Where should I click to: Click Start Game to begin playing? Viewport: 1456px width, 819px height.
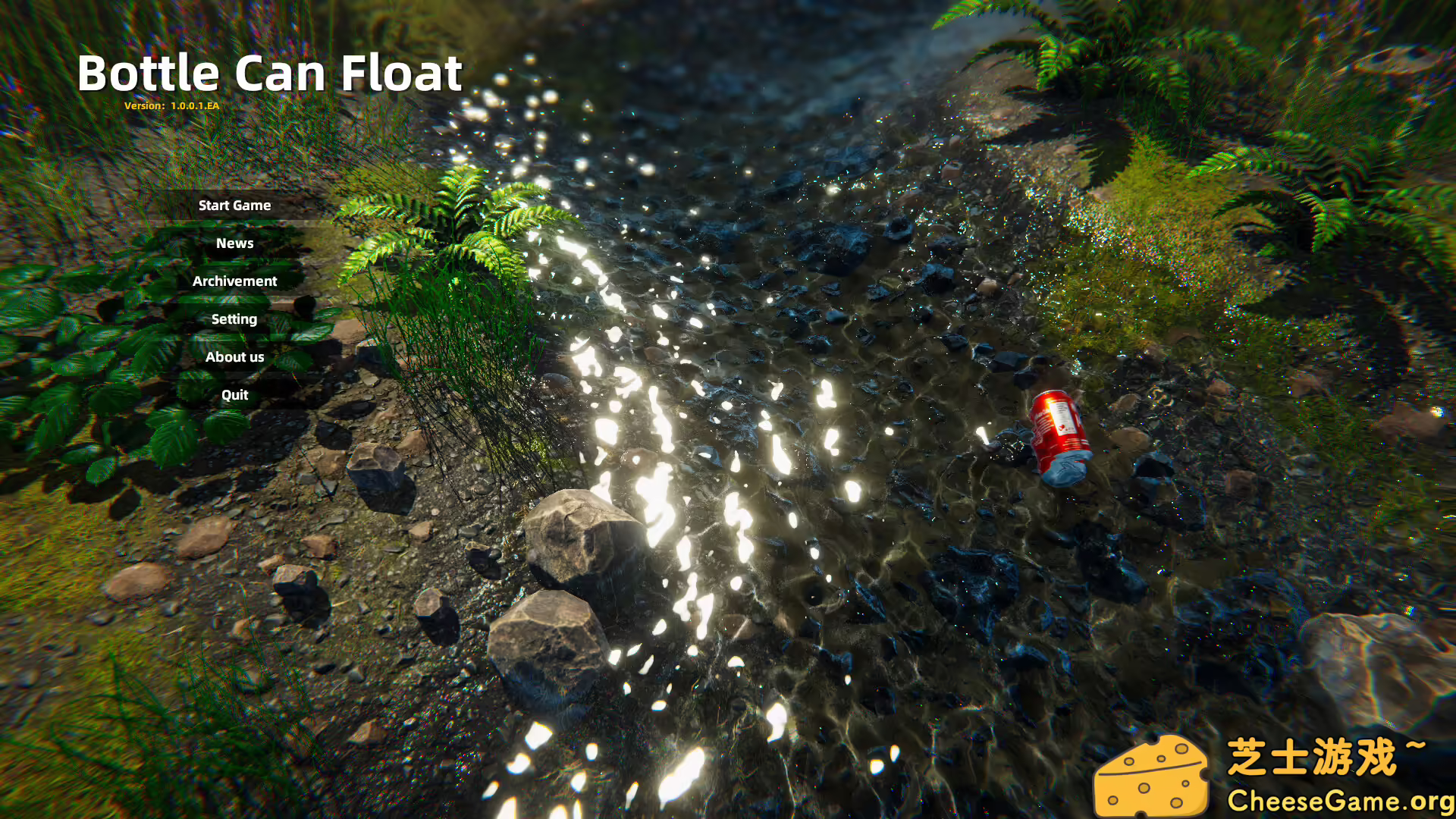[x=234, y=205]
